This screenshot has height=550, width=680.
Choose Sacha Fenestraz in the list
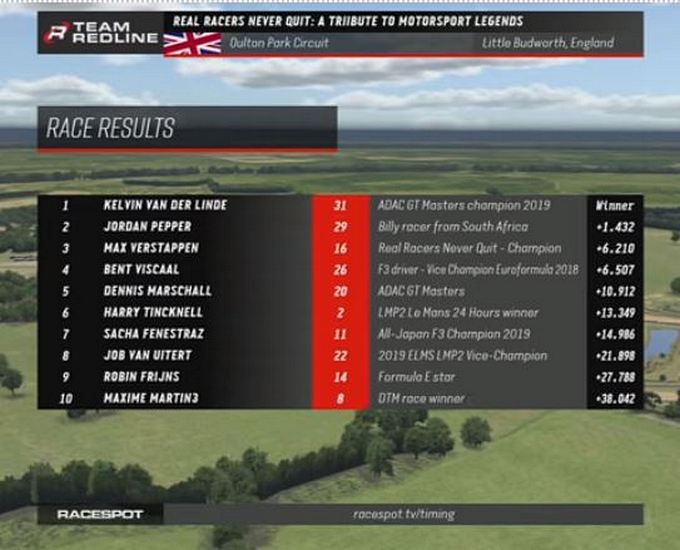(155, 334)
